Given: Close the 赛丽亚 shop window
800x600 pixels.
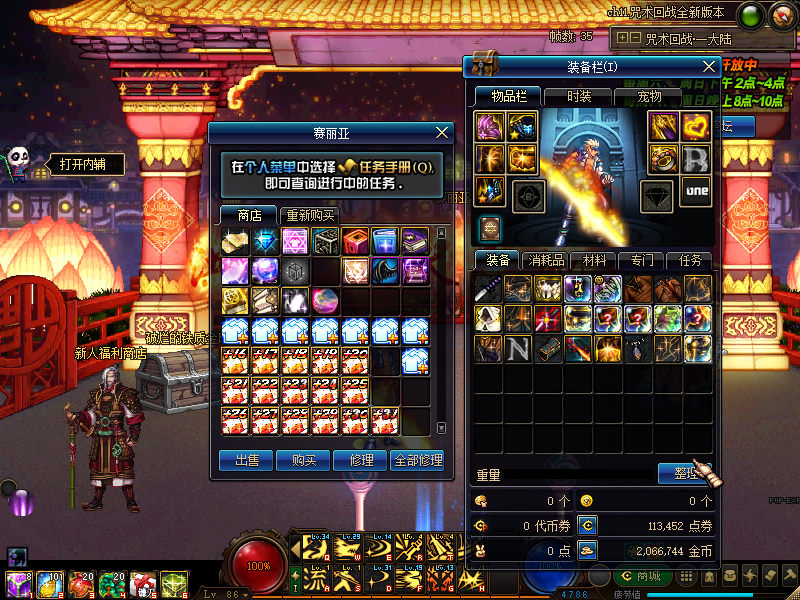Looking at the screenshot, I should 443,133.
